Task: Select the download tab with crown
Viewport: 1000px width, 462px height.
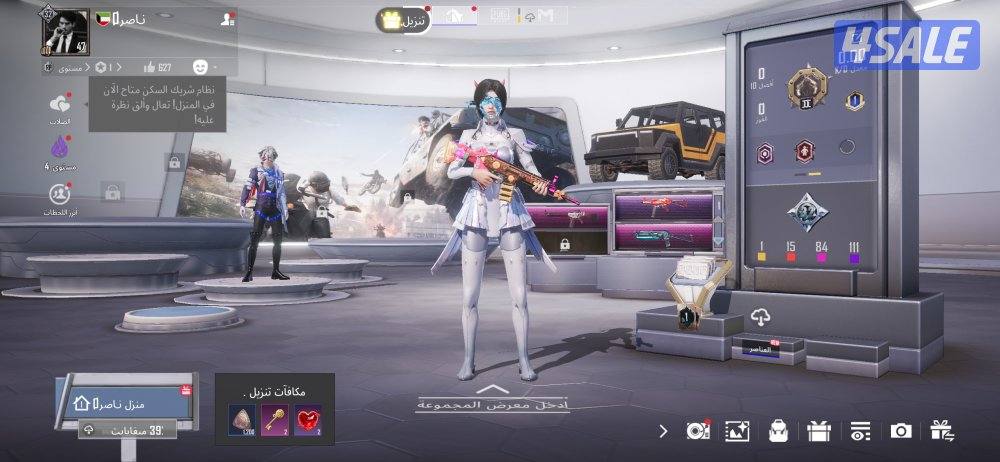Action: (403, 19)
